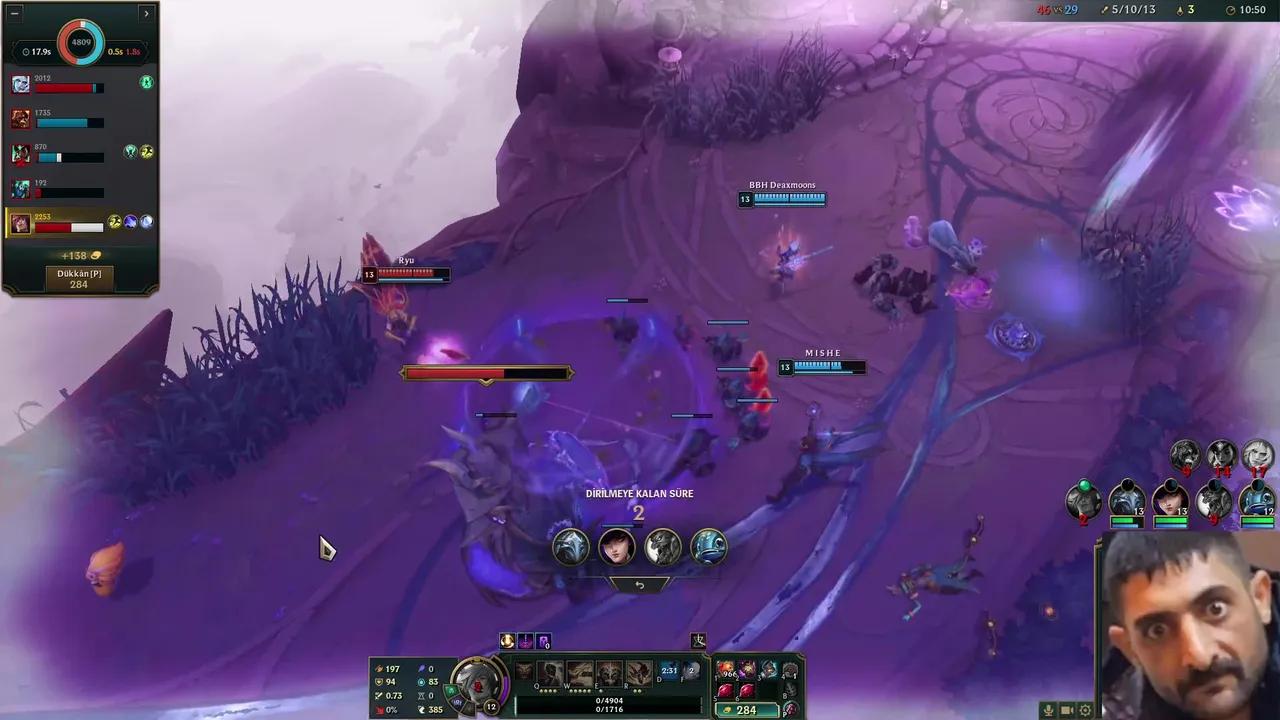Activate the R ultimate ability icon

(640, 673)
